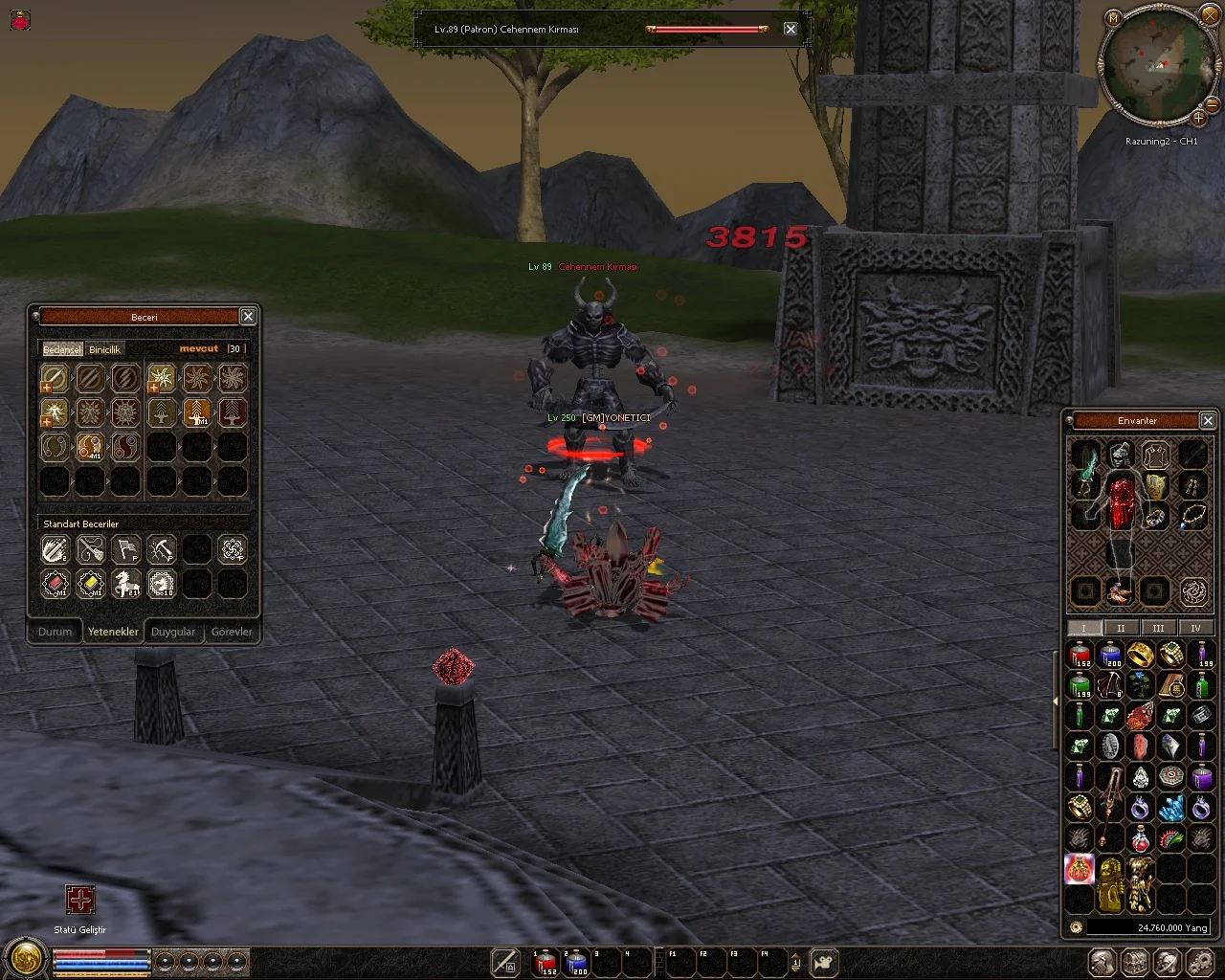The height and width of the screenshot is (980, 1225).
Task: Select the blue potion stack of 200
Action: point(1110,656)
